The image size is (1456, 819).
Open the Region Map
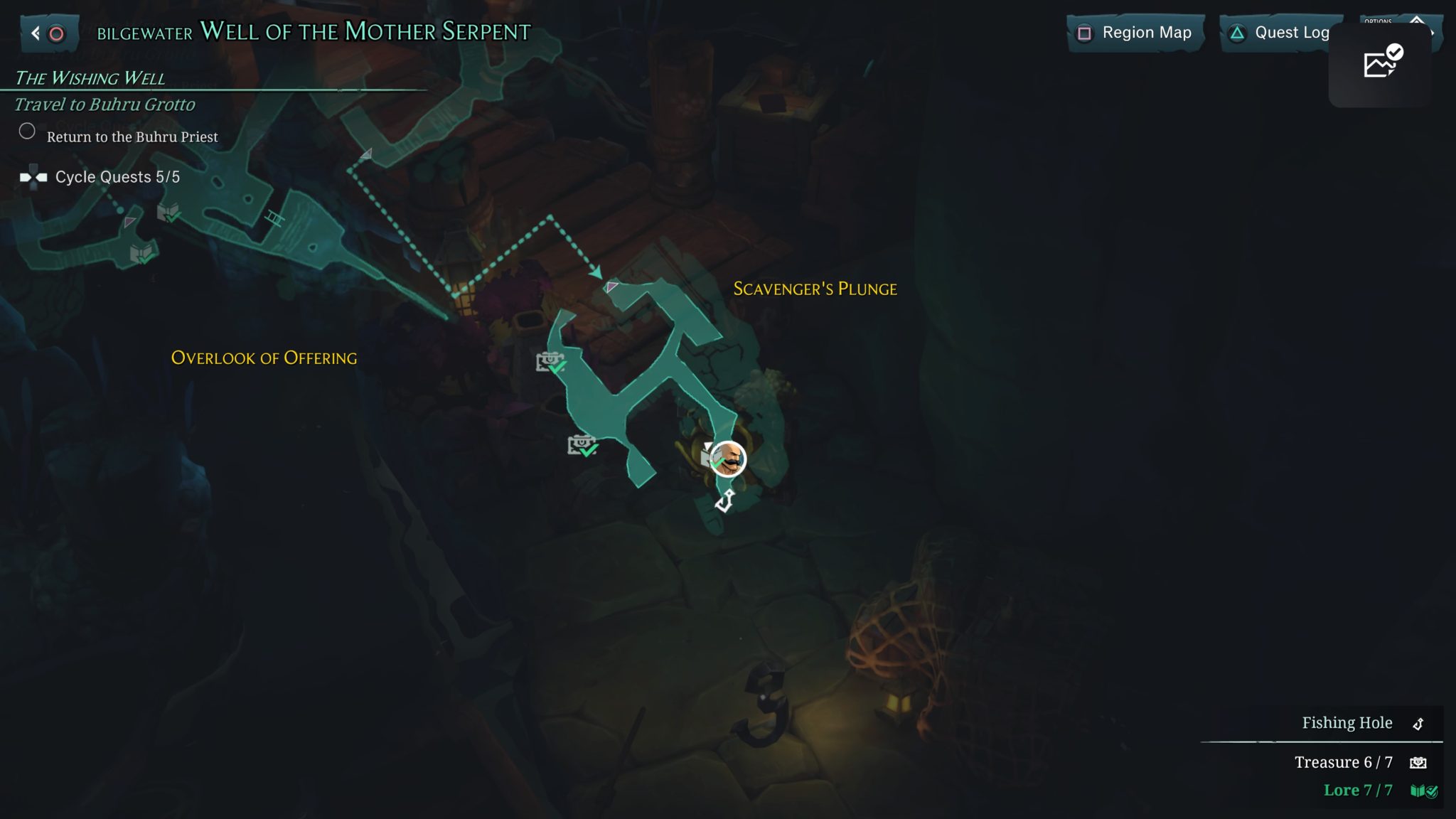click(x=1135, y=33)
